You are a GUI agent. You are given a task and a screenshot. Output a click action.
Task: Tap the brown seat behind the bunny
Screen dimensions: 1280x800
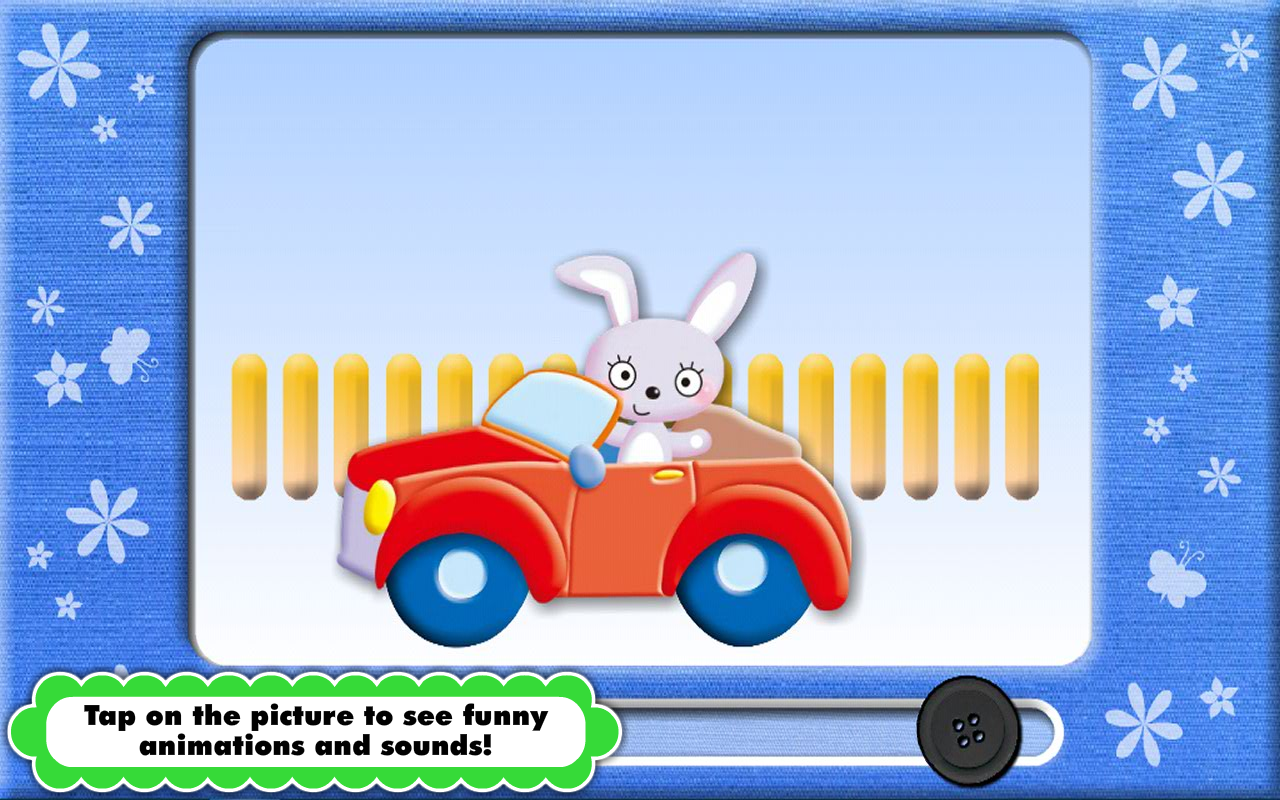tap(745, 435)
